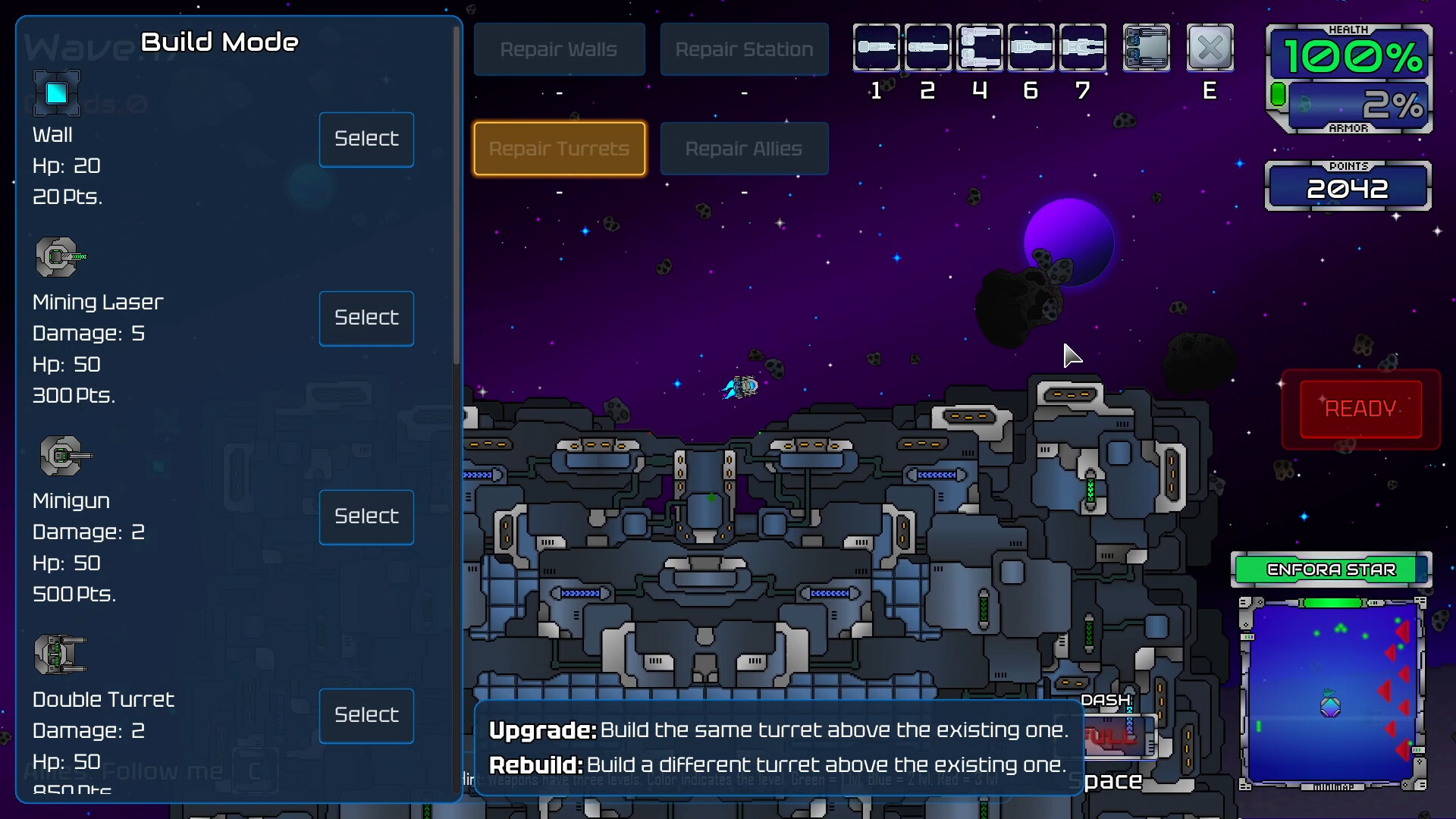This screenshot has height=819, width=1456.
Task: Click the Mining Laser icon in Build Mode
Action: click(58, 256)
